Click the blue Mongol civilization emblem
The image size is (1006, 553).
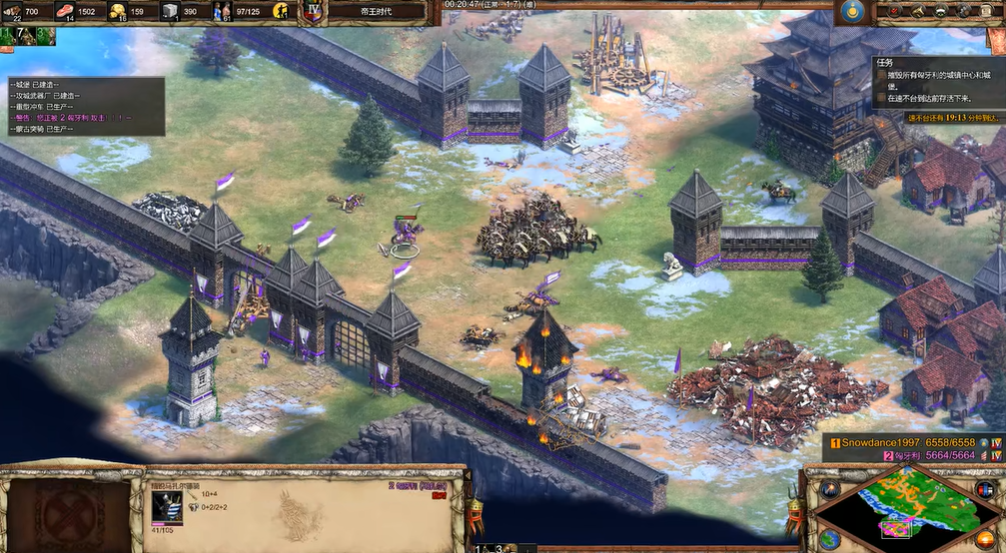point(852,11)
